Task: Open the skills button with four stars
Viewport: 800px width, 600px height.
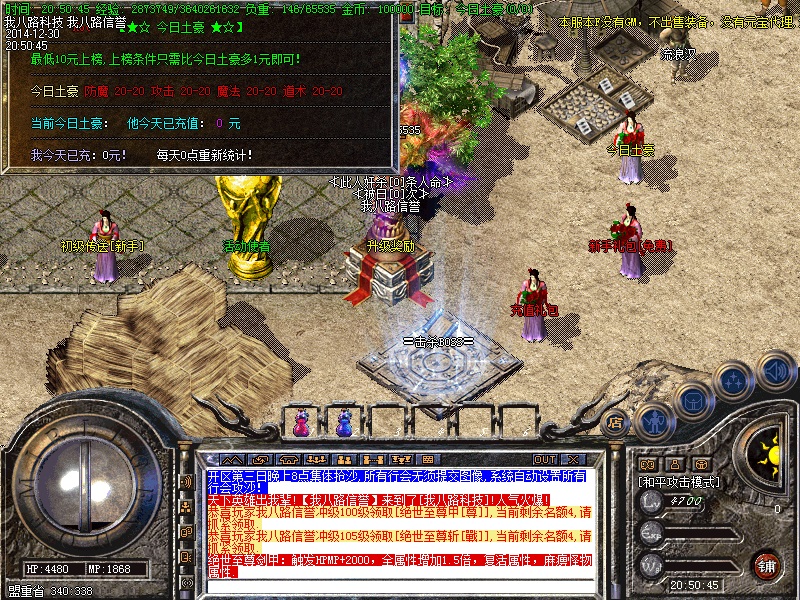Action: [735, 380]
